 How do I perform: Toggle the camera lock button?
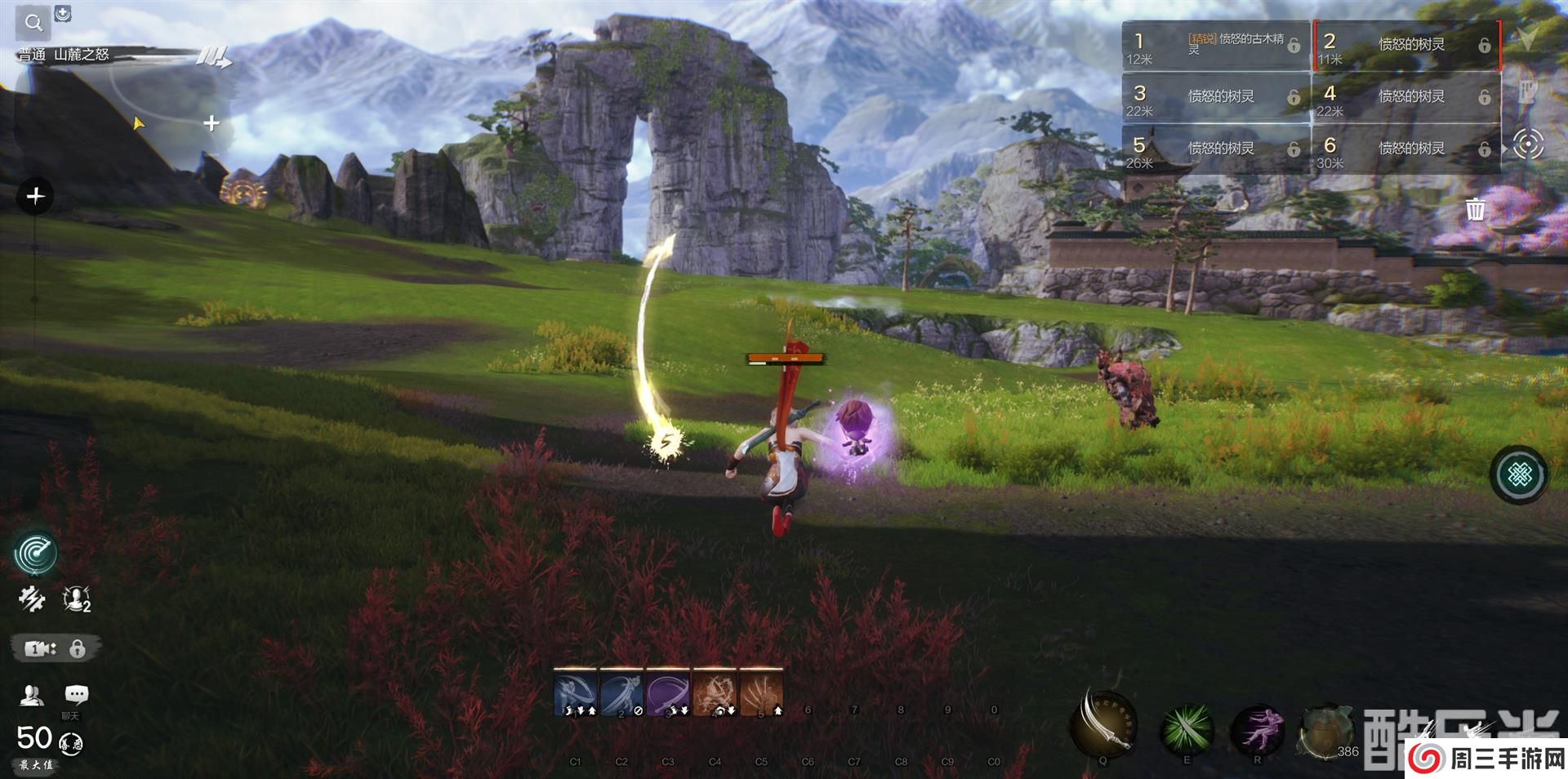(x=56, y=648)
